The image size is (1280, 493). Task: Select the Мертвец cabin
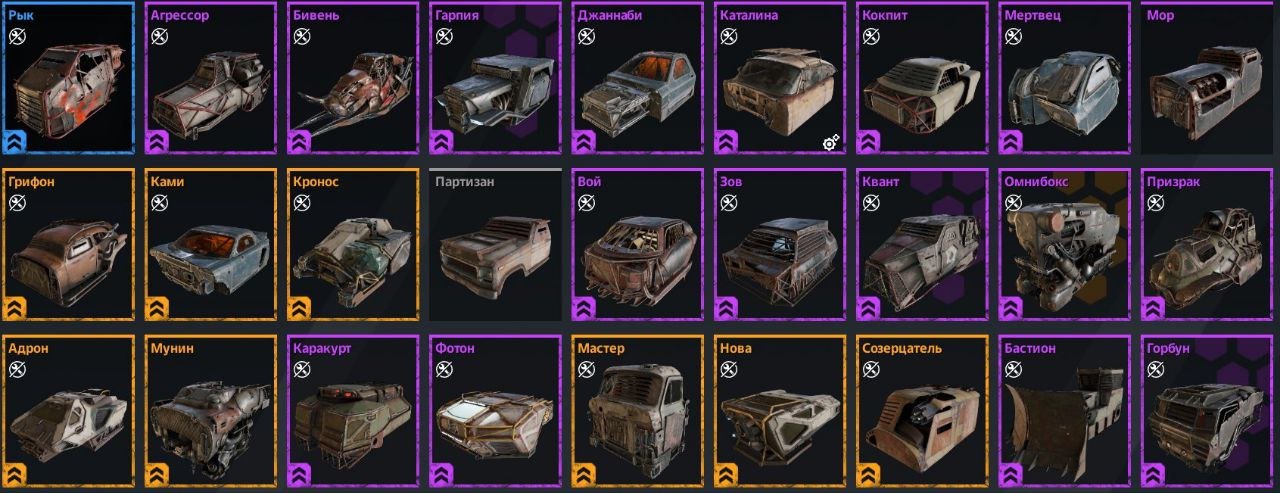(1066, 80)
